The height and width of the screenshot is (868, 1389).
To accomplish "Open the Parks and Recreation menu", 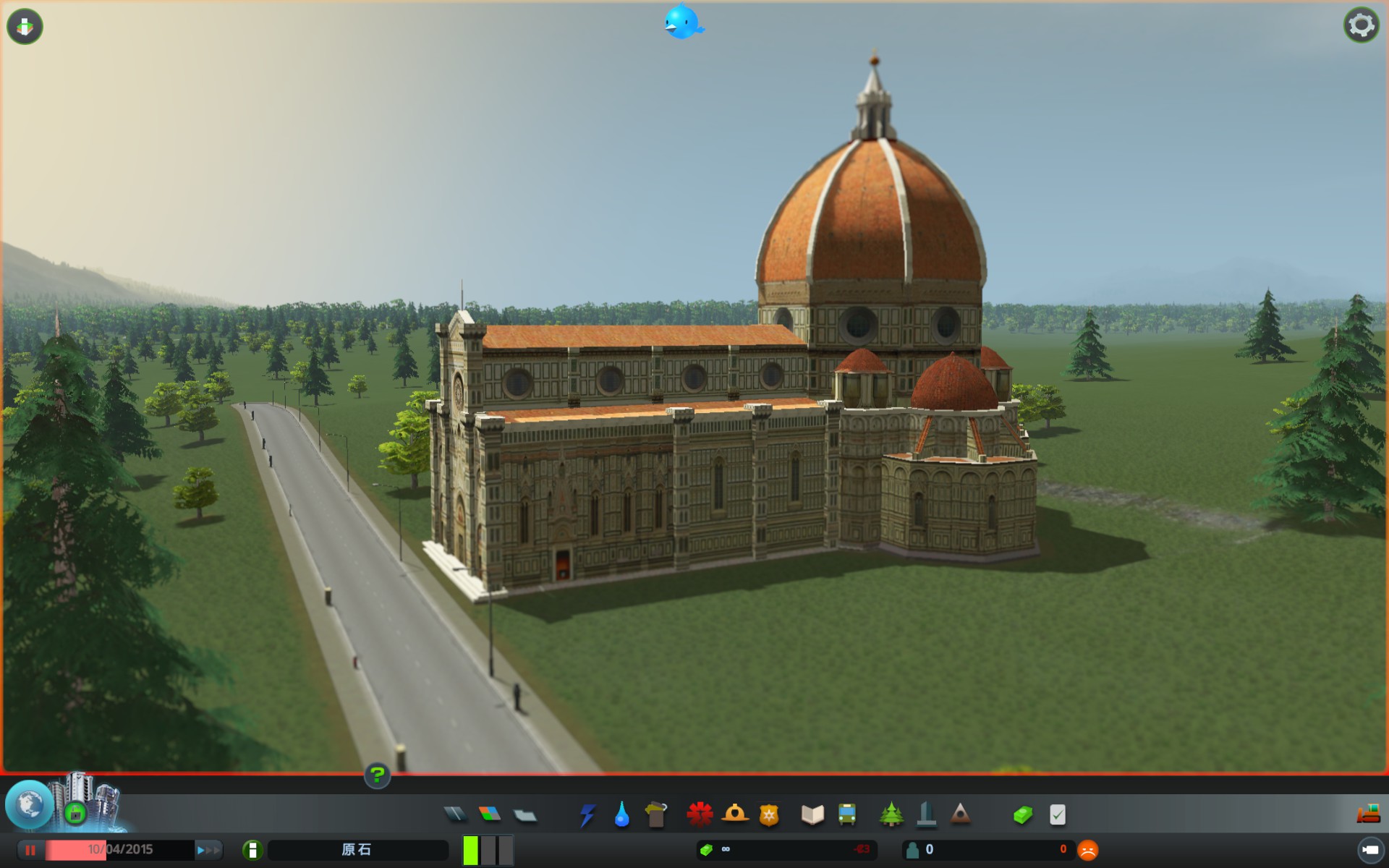I will 891,814.
